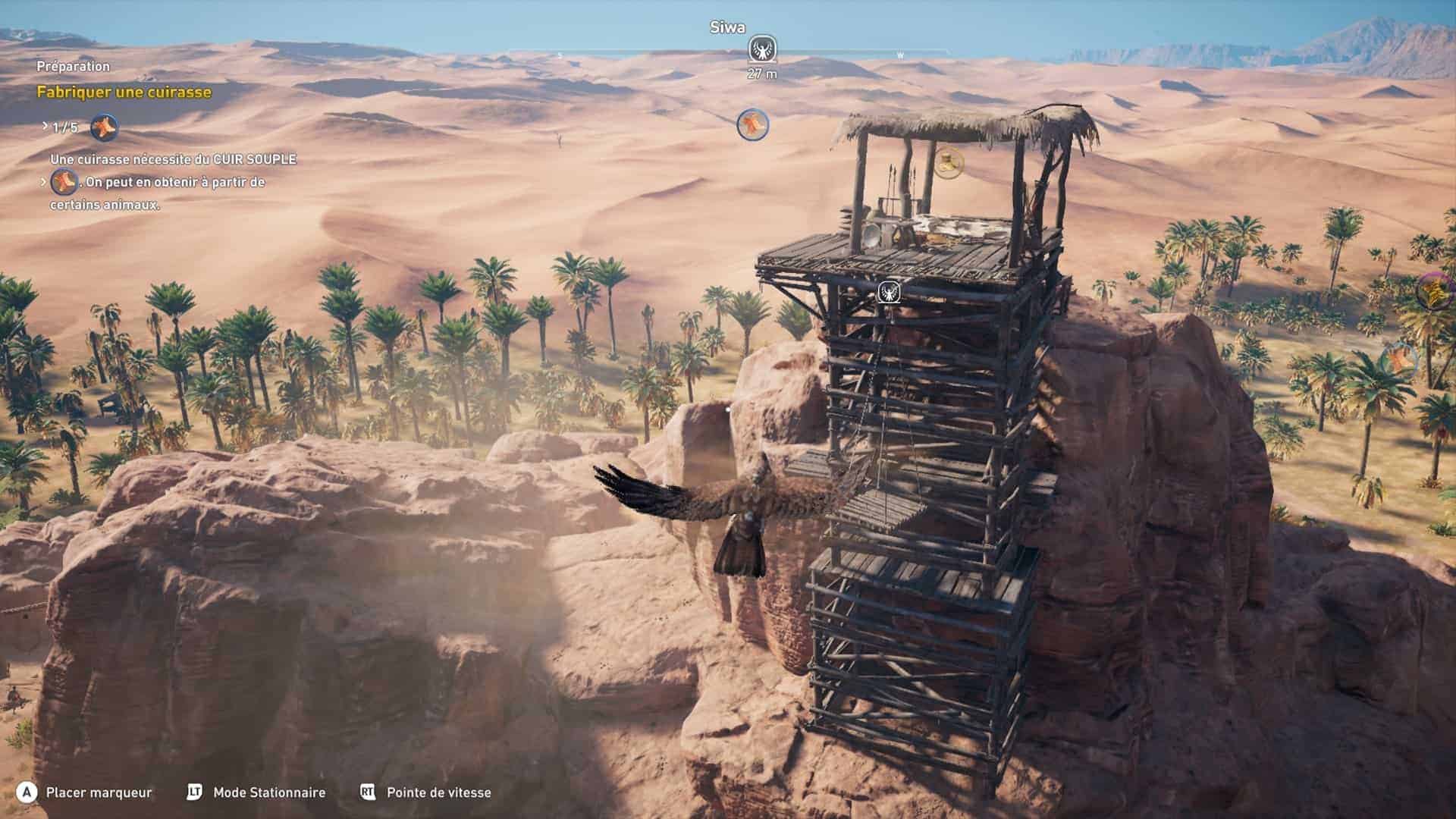The width and height of the screenshot is (1456, 819).
Task: Click the eagle marker on the compass bar
Action: (761, 49)
